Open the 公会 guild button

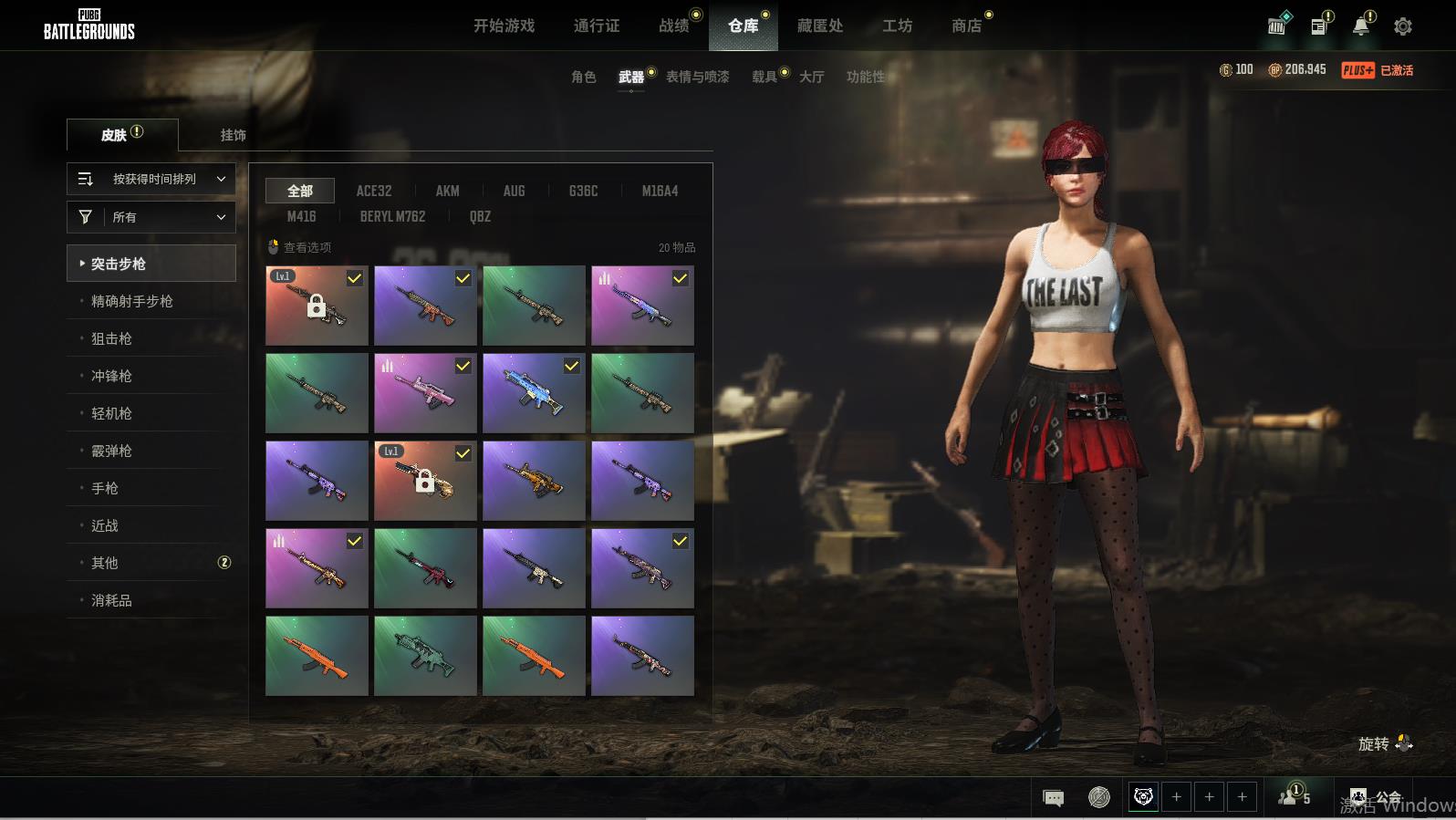pyautogui.click(x=1377, y=797)
